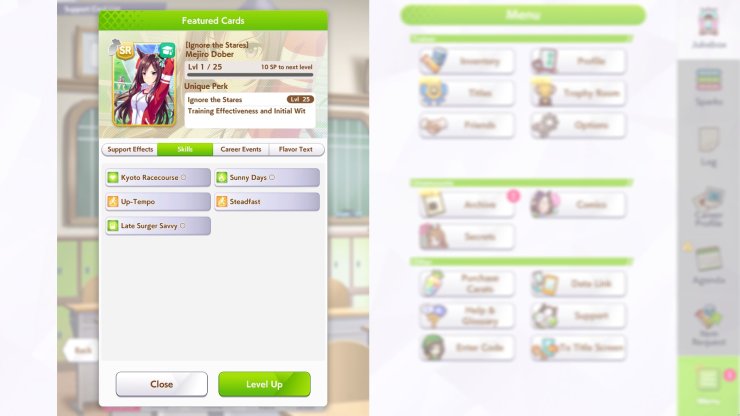Screen dimensions: 740x416
Task: Show the Flavor Text tab
Action: 296,150
